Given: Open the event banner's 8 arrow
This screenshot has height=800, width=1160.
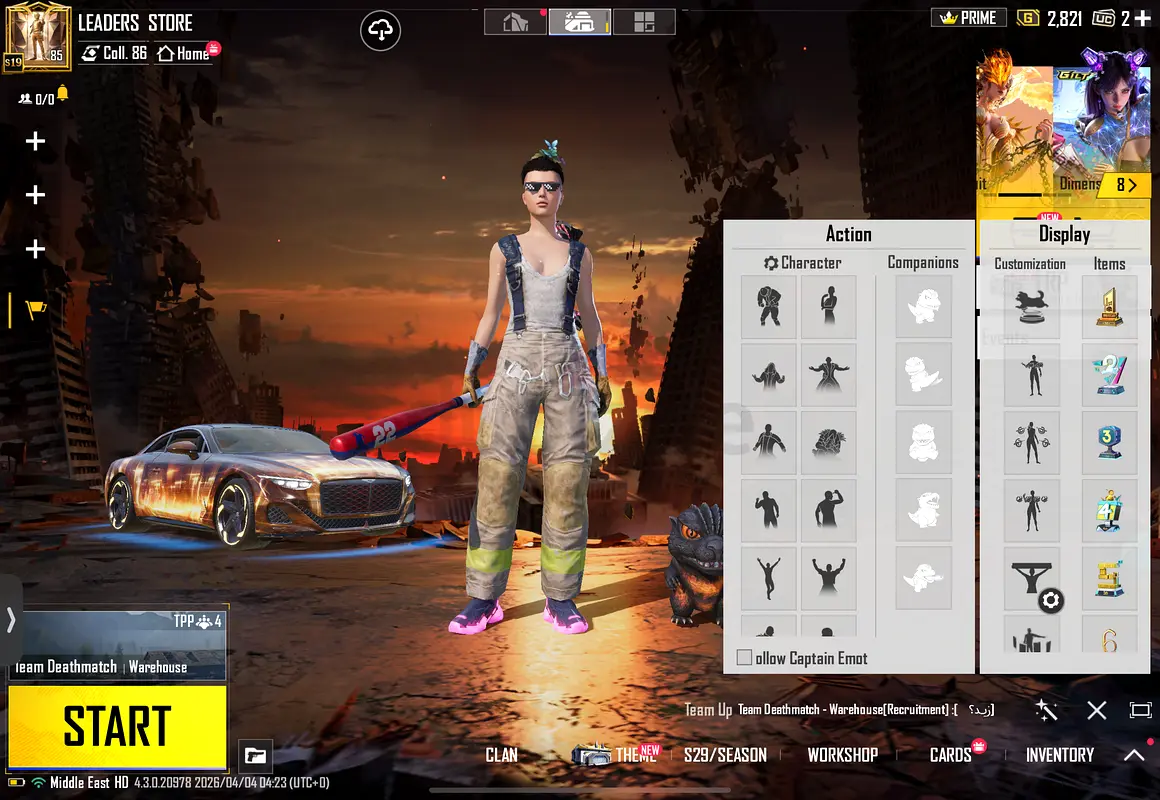Looking at the screenshot, I should coord(1126,185).
